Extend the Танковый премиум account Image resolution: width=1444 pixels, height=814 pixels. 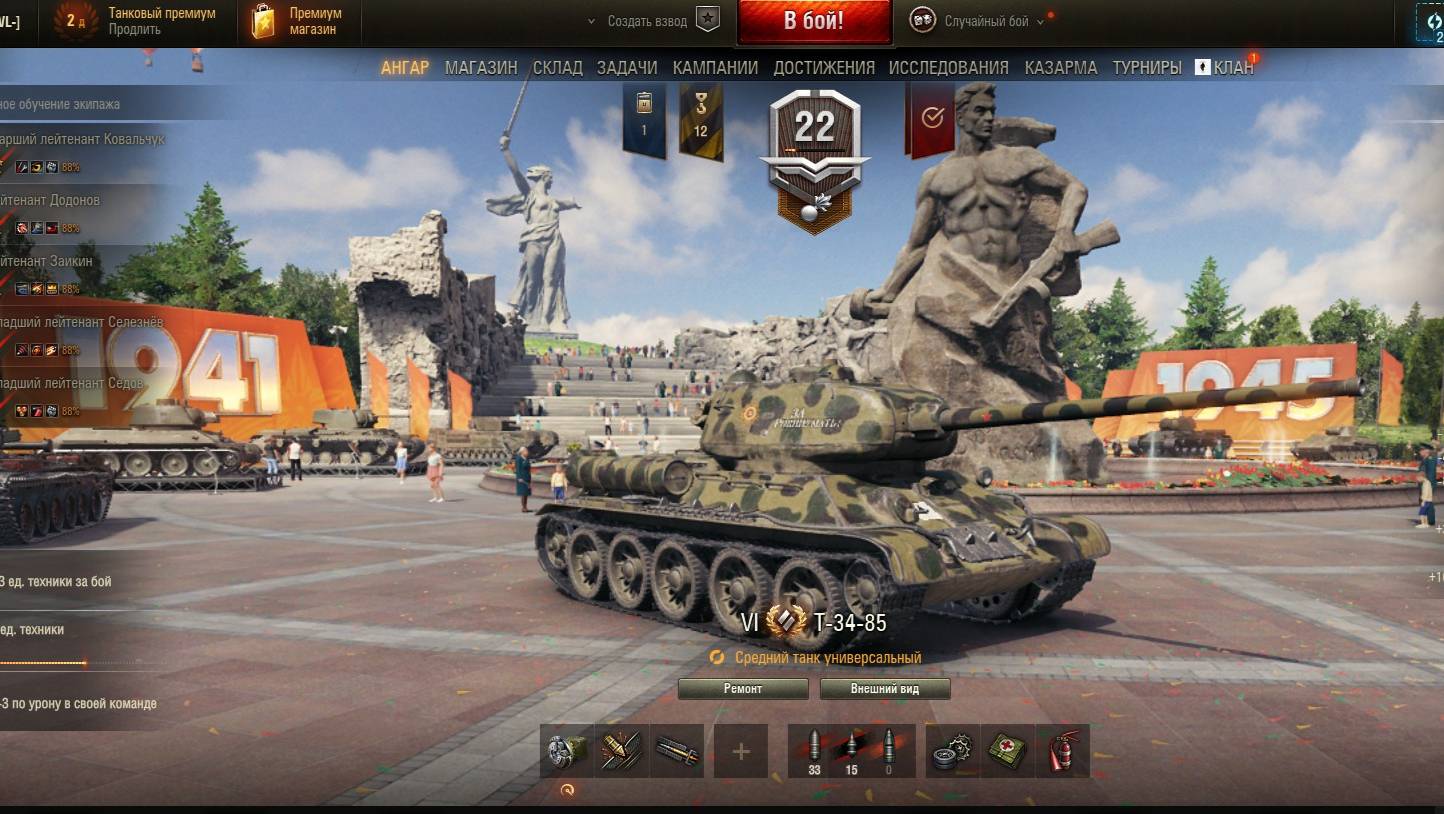click(x=134, y=30)
